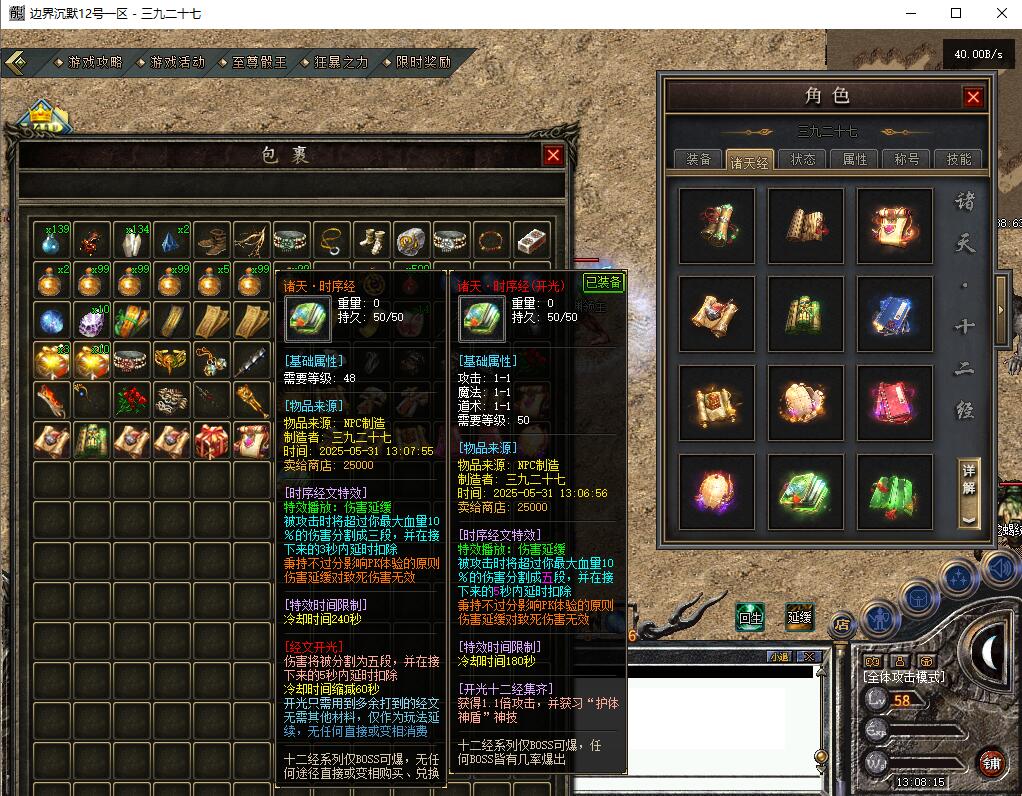Image resolution: width=1022 pixels, height=796 pixels.
Task: Open the 店 shop round button
Action: click(x=842, y=624)
